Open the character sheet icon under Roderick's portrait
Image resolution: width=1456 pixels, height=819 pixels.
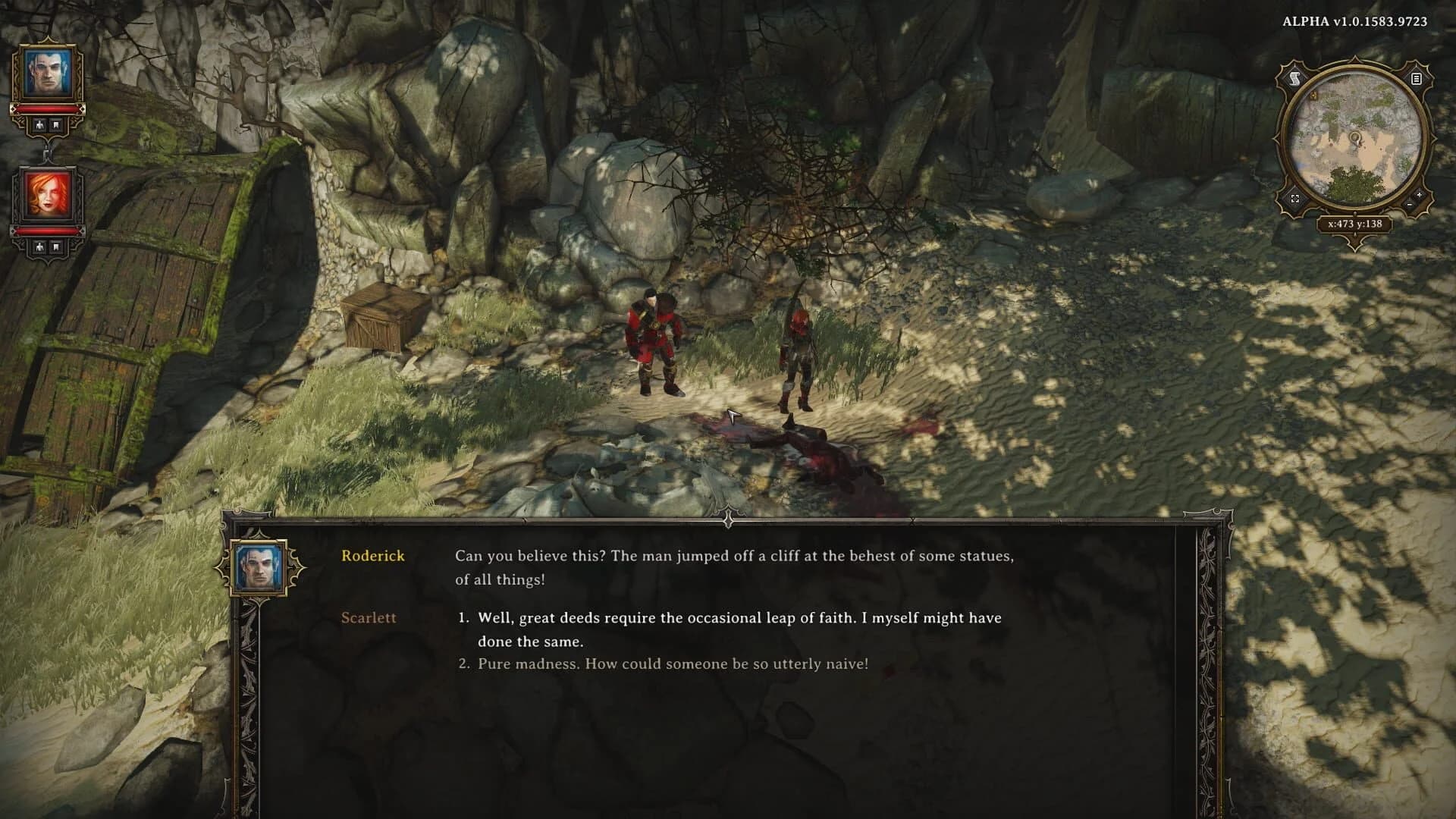[x=40, y=124]
